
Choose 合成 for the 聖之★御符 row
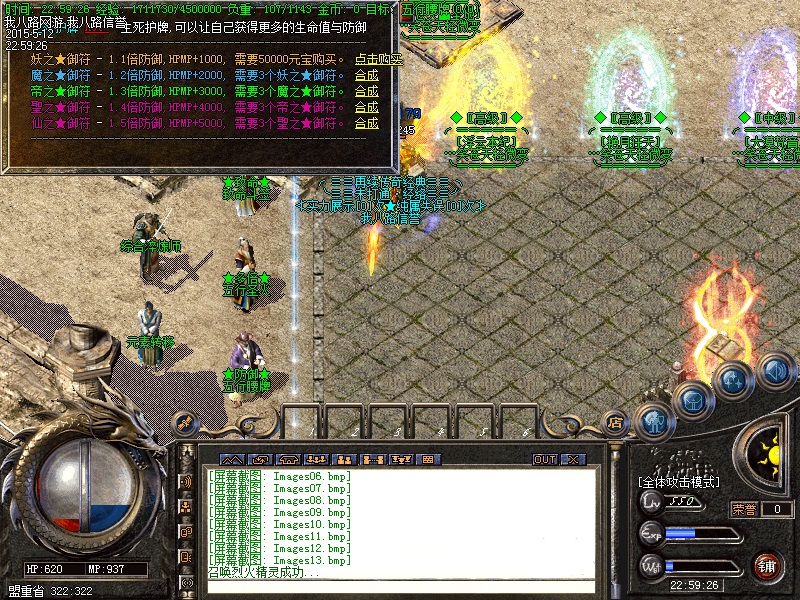pos(367,107)
